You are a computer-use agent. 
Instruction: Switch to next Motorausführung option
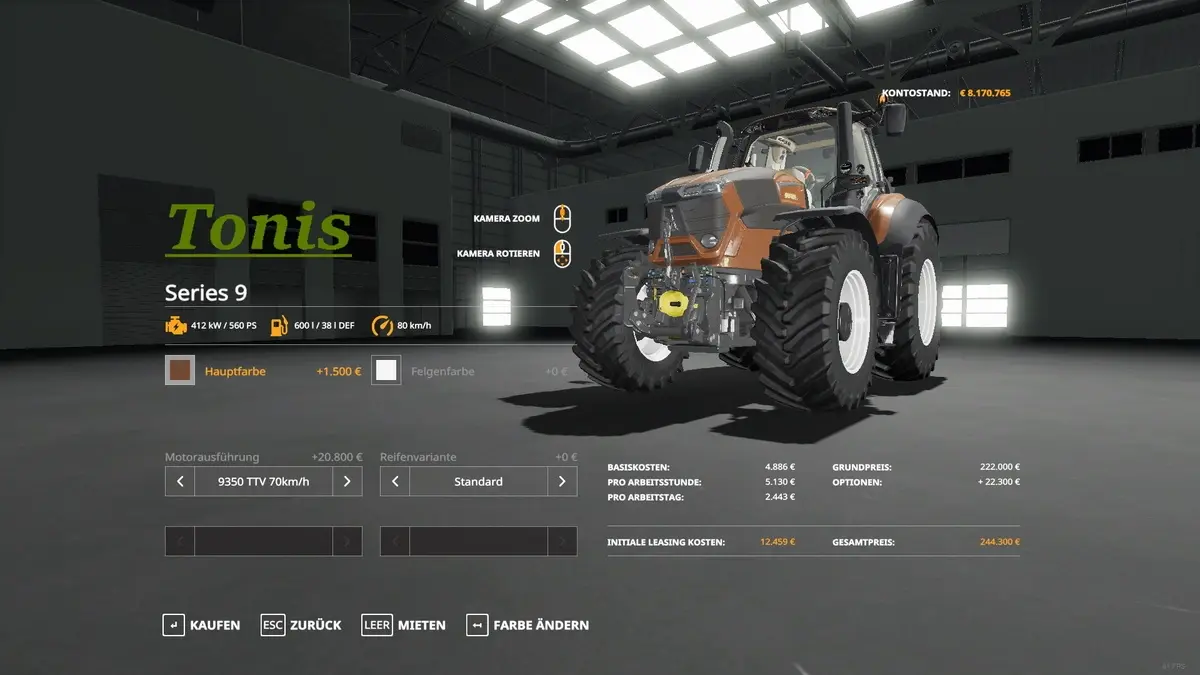pos(347,482)
